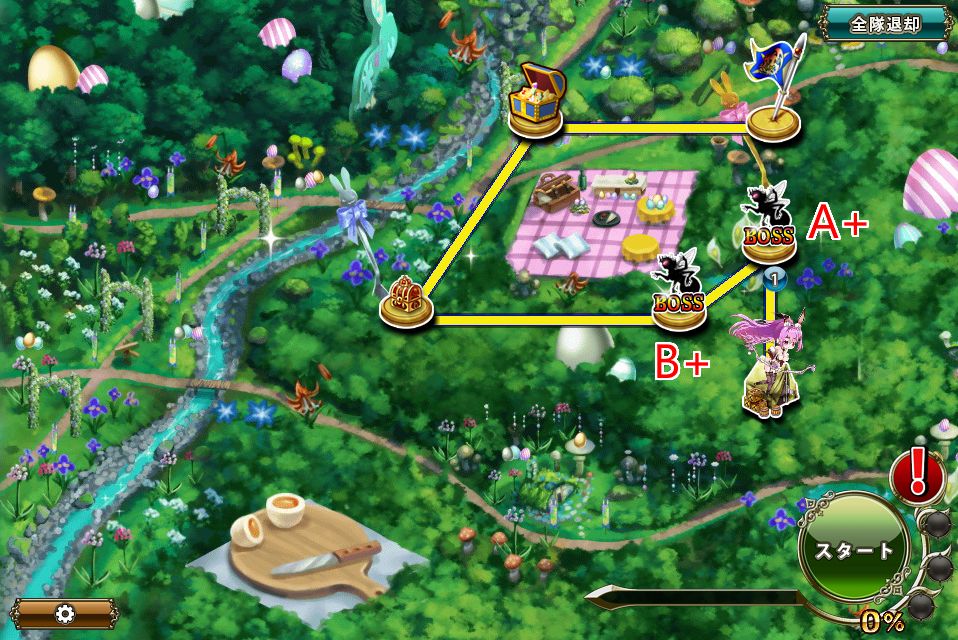Choose the A+ boss node

[769, 228]
